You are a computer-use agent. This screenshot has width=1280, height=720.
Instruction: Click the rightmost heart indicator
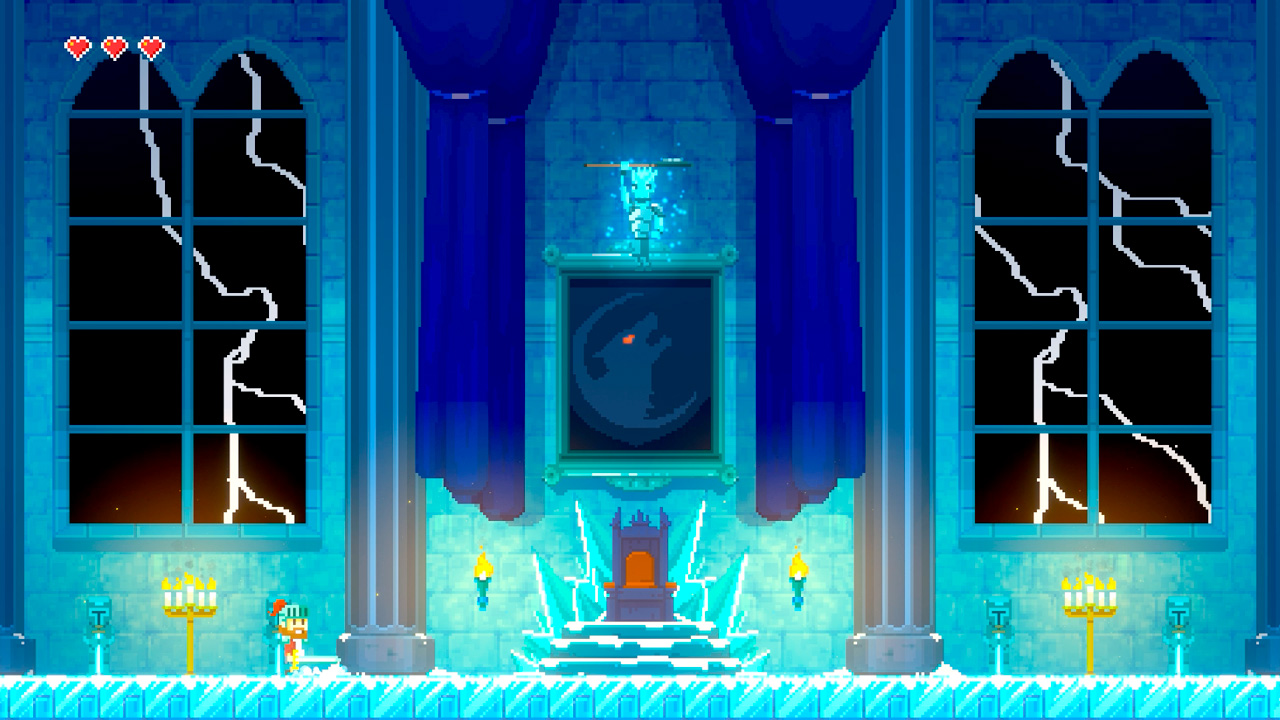point(151,46)
